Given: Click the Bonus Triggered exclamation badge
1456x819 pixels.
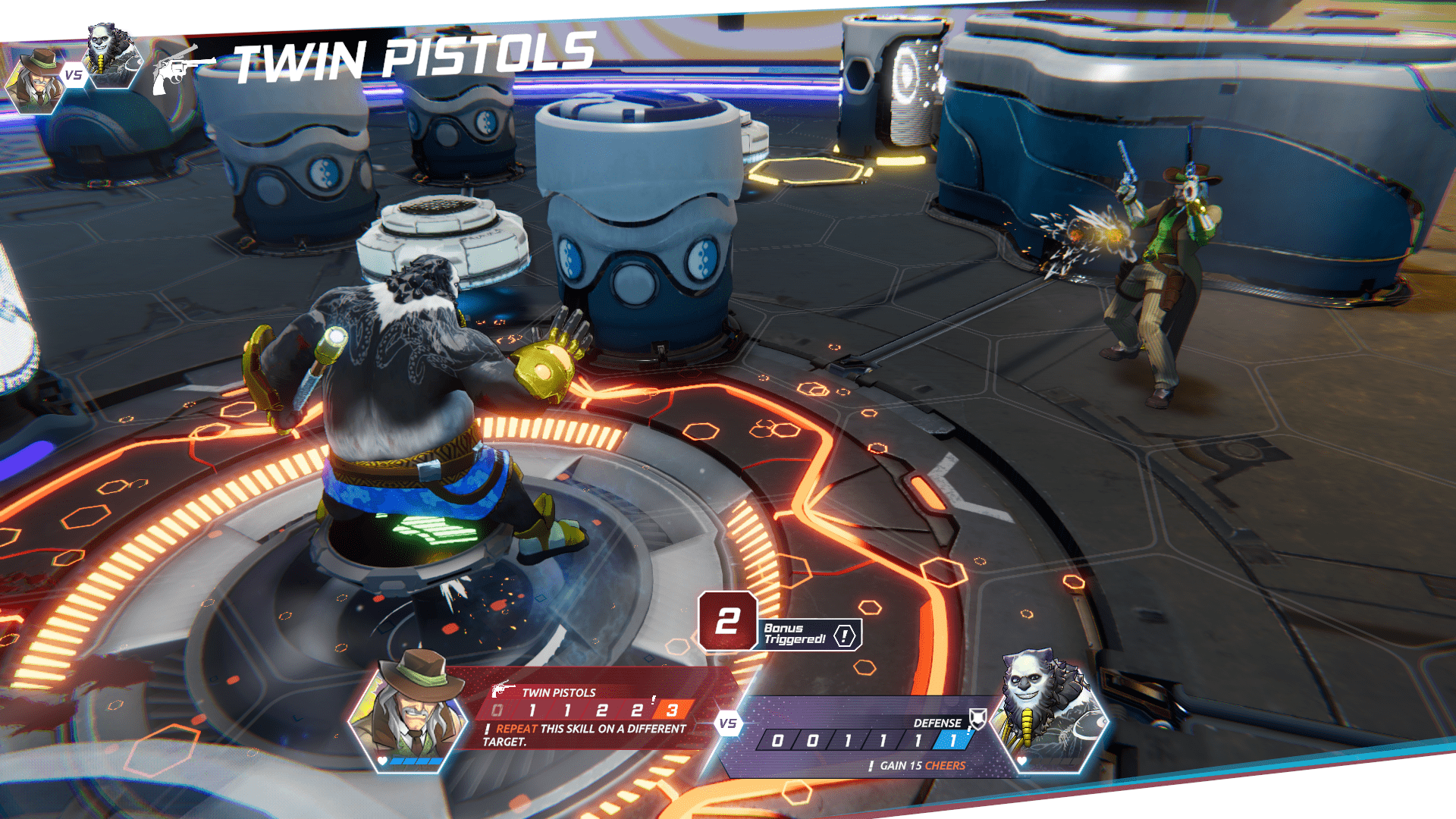Looking at the screenshot, I should (845, 635).
